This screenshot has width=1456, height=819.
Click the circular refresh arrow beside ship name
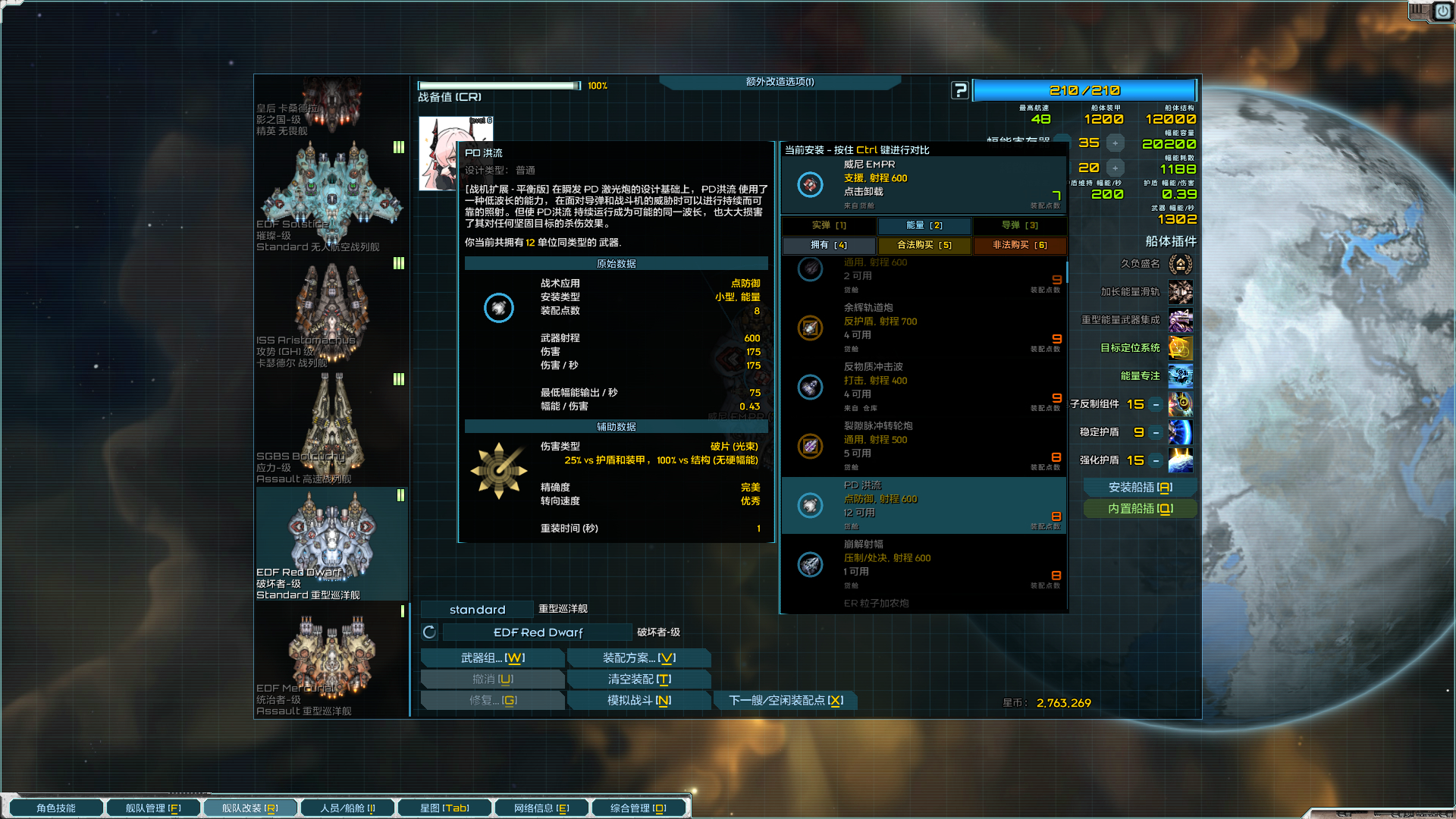429,631
